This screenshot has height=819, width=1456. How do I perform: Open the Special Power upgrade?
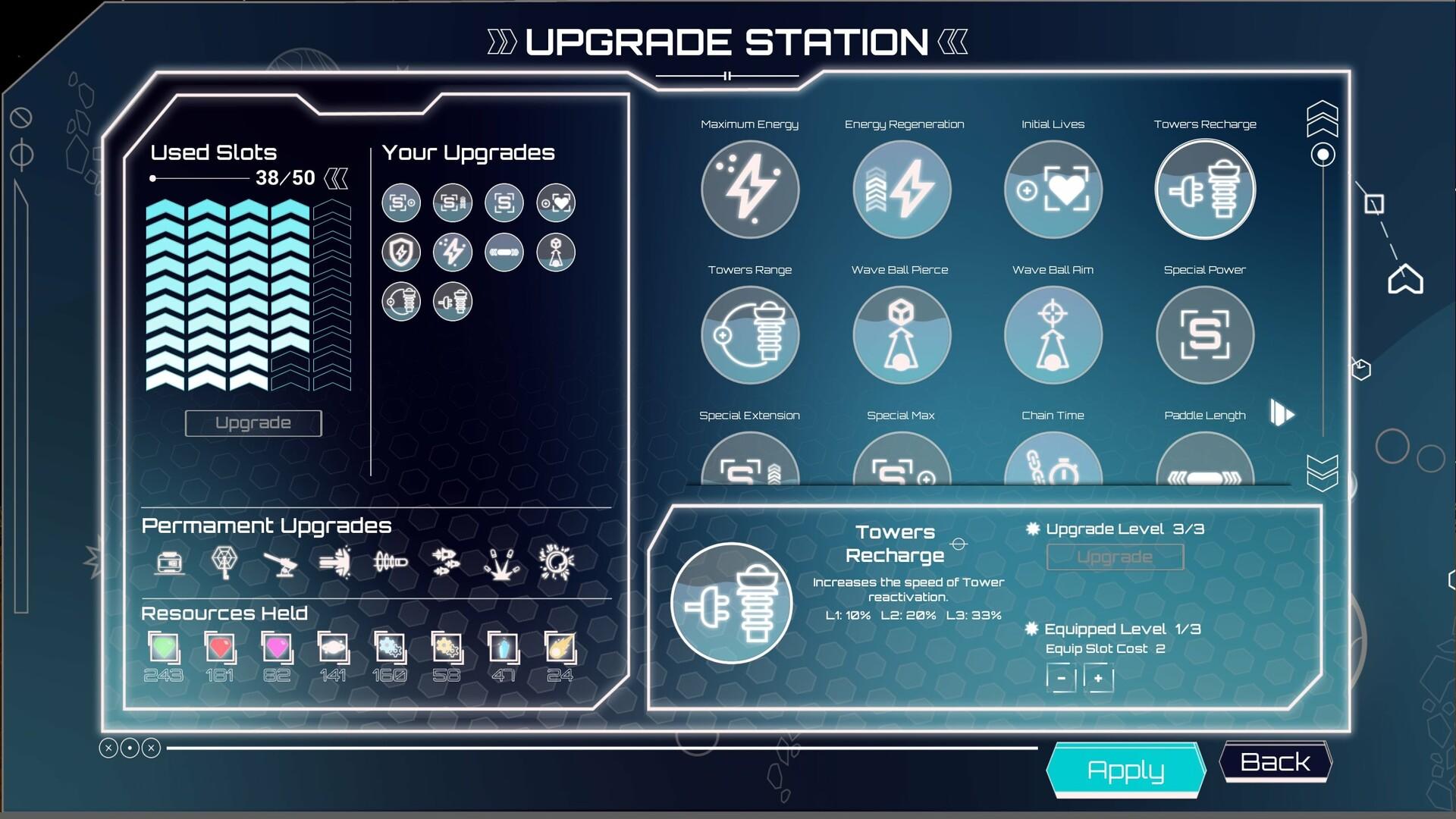coord(1204,334)
